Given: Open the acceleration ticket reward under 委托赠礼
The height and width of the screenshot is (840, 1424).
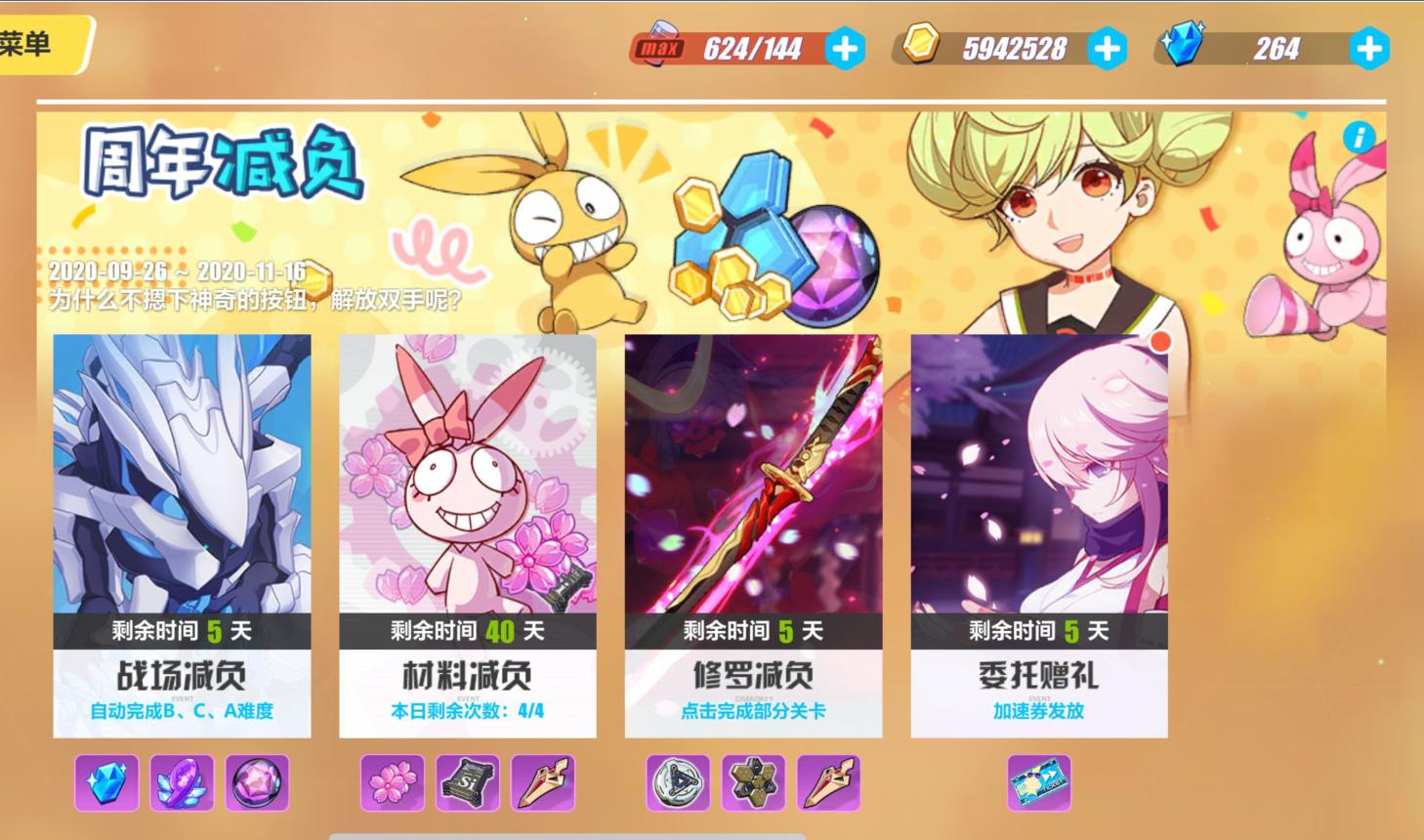Looking at the screenshot, I should pyautogui.click(x=1040, y=781).
